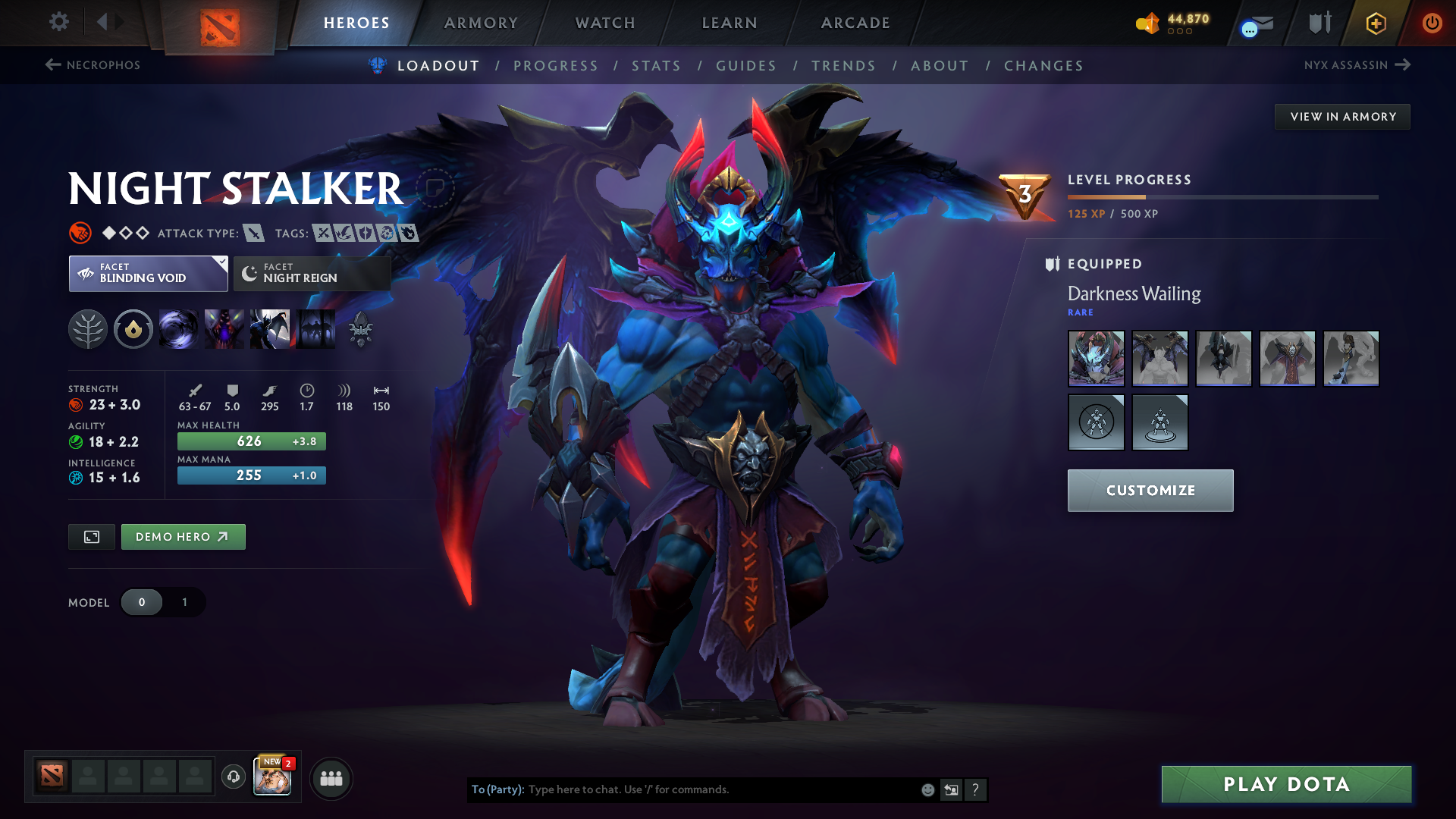Select the Night Reign facet
The image size is (1456, 819).
point(311,273)
